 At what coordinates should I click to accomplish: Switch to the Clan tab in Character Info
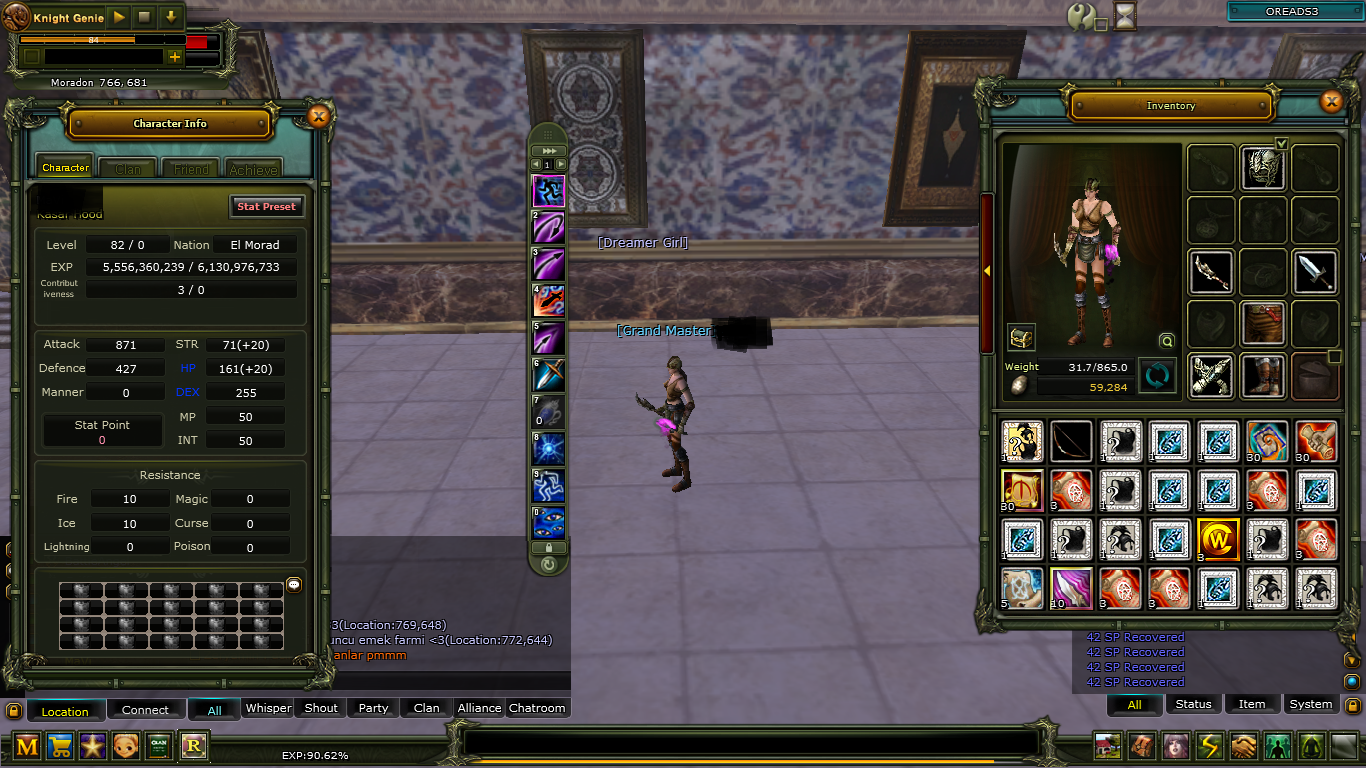[x=127, y=168]
